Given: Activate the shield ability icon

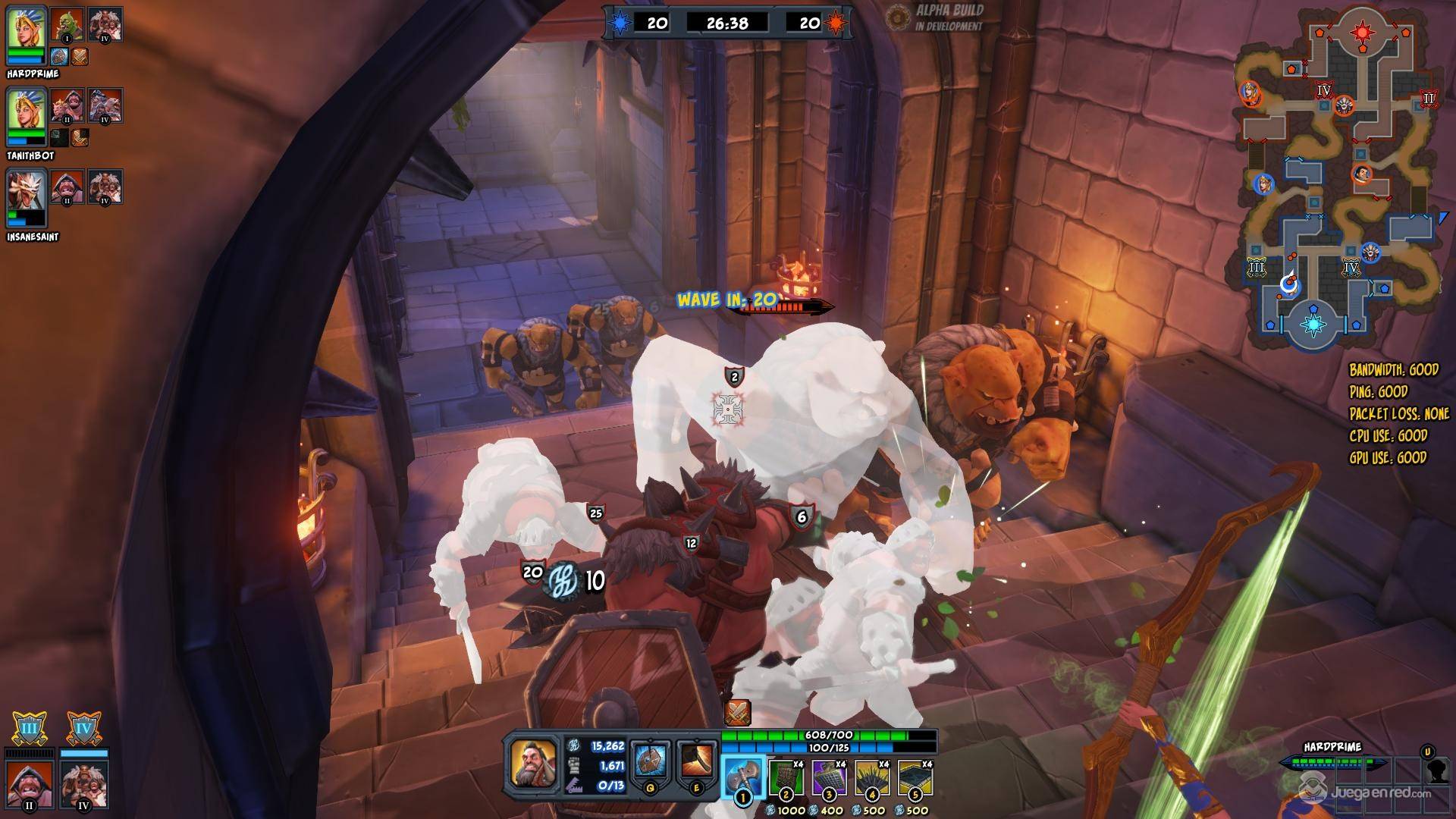Looking at the screenshot, I should click(651, 761).
